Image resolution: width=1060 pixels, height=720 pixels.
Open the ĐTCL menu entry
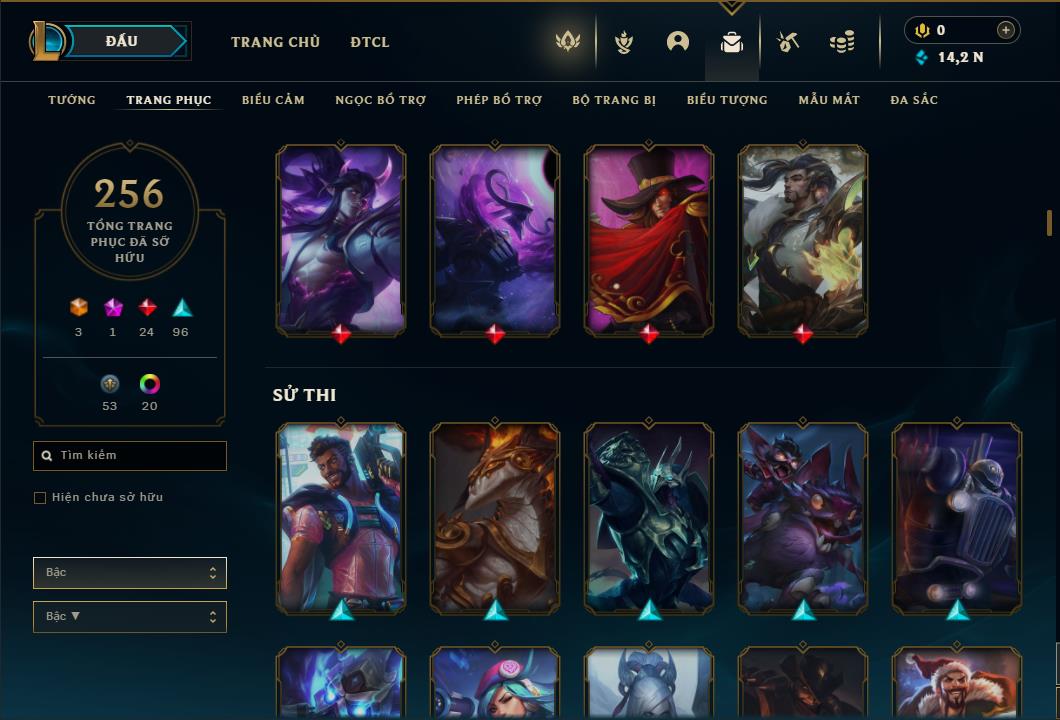tap(370, 42)
